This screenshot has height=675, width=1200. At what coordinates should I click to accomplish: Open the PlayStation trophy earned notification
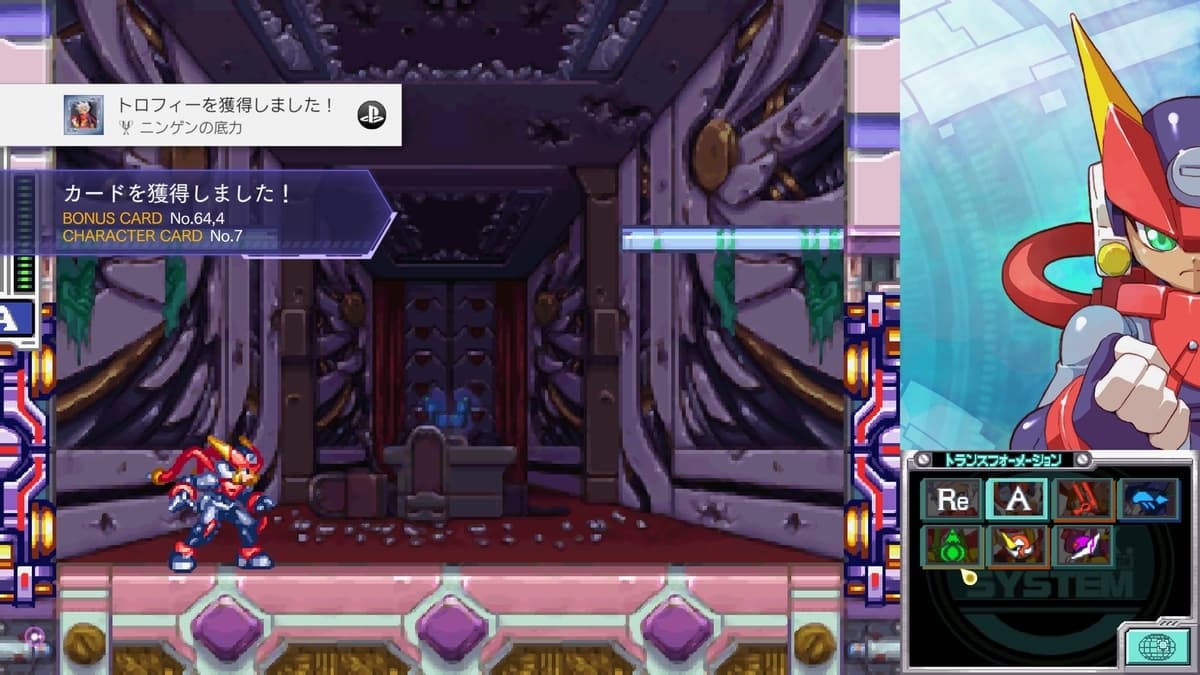tap(201, 115)
